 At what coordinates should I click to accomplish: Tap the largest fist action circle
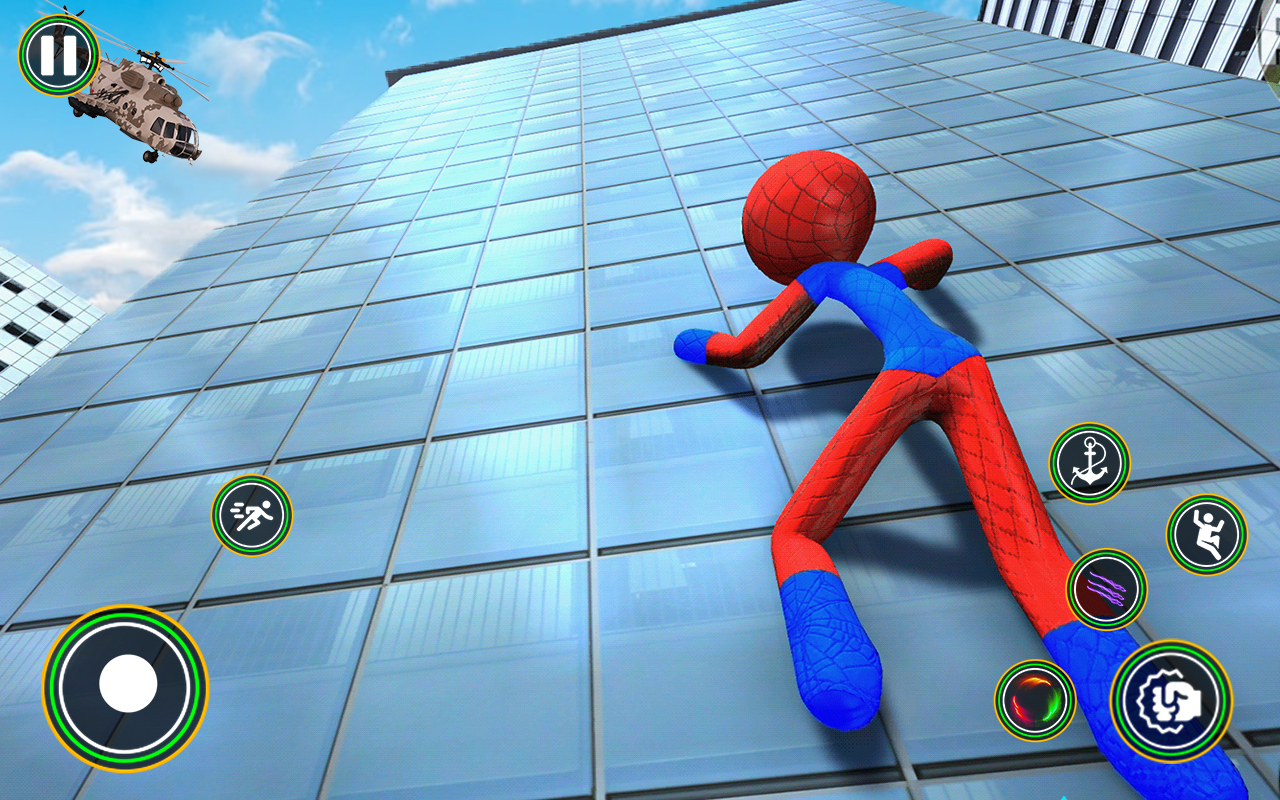1169,700
